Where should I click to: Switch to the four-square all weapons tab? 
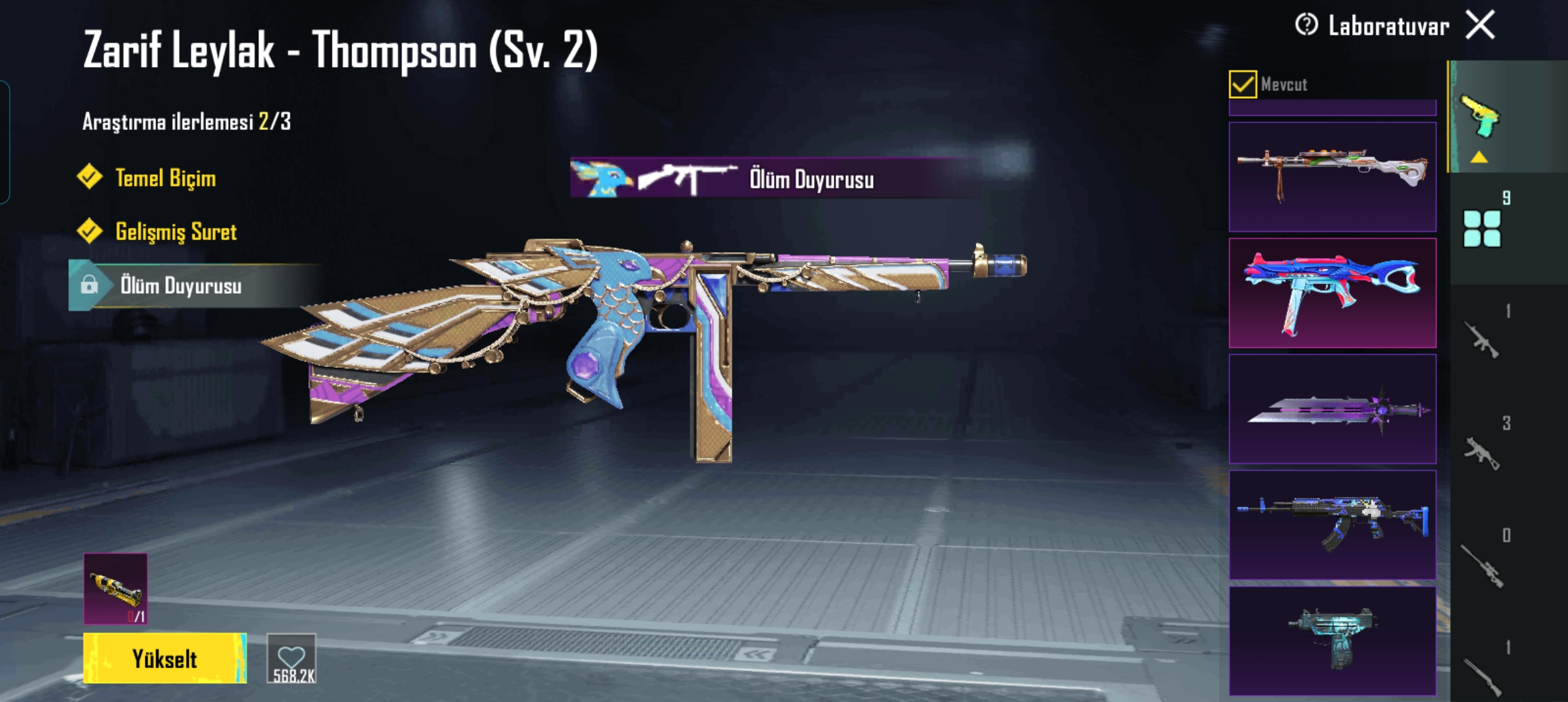click(x=1482, y=228)
